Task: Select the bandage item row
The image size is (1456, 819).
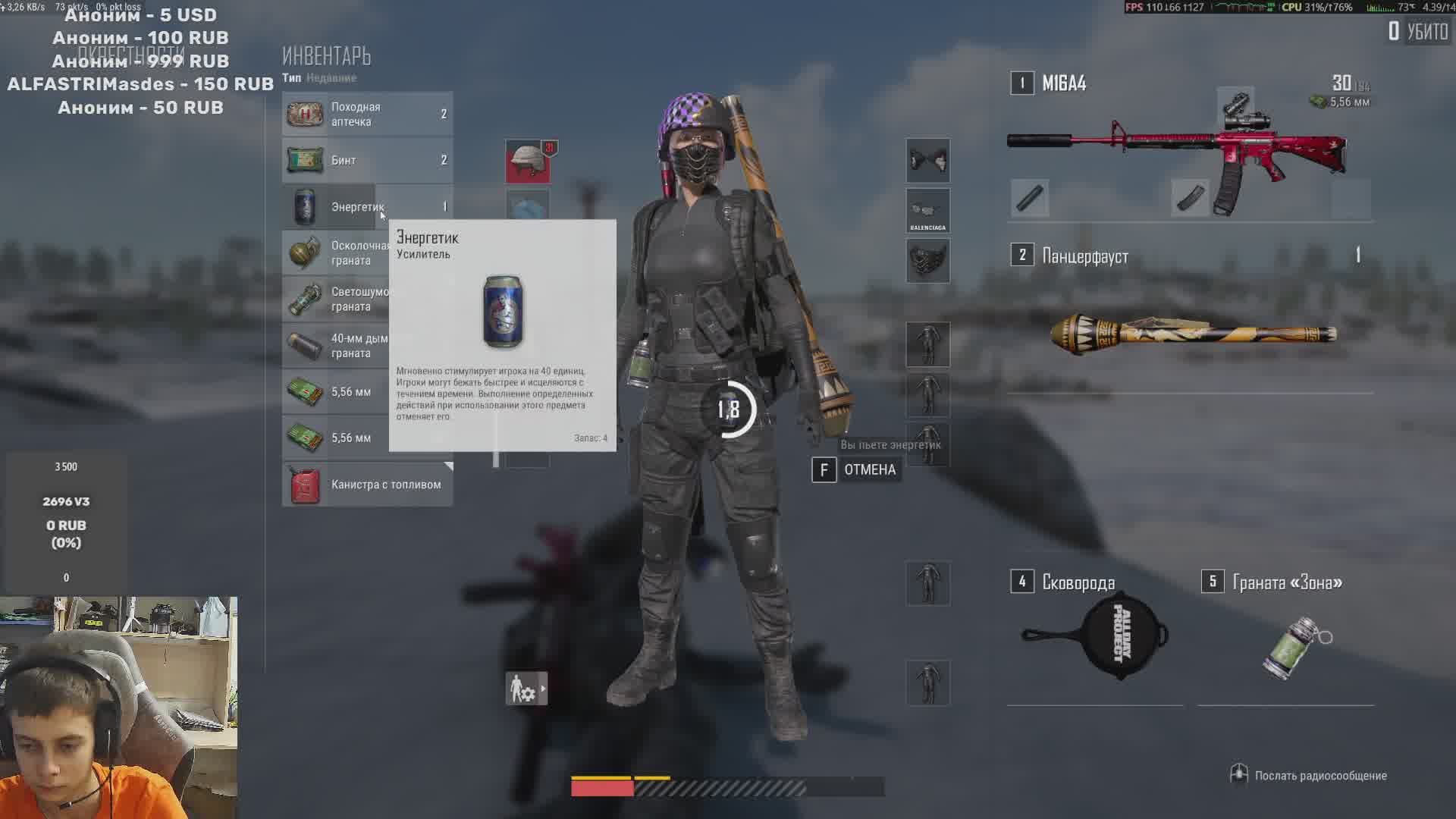Action: [x=367, y=161]
